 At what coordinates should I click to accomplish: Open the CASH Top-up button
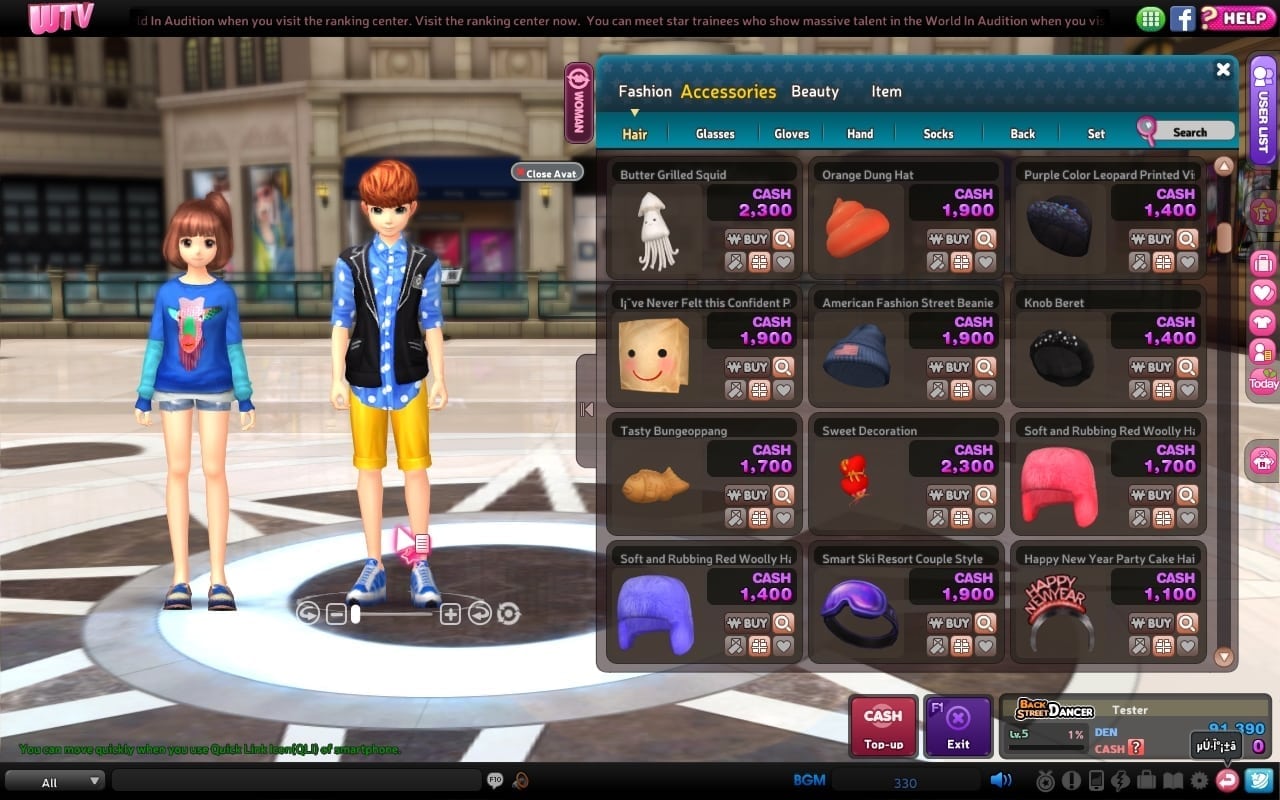[x=883, y=727]
